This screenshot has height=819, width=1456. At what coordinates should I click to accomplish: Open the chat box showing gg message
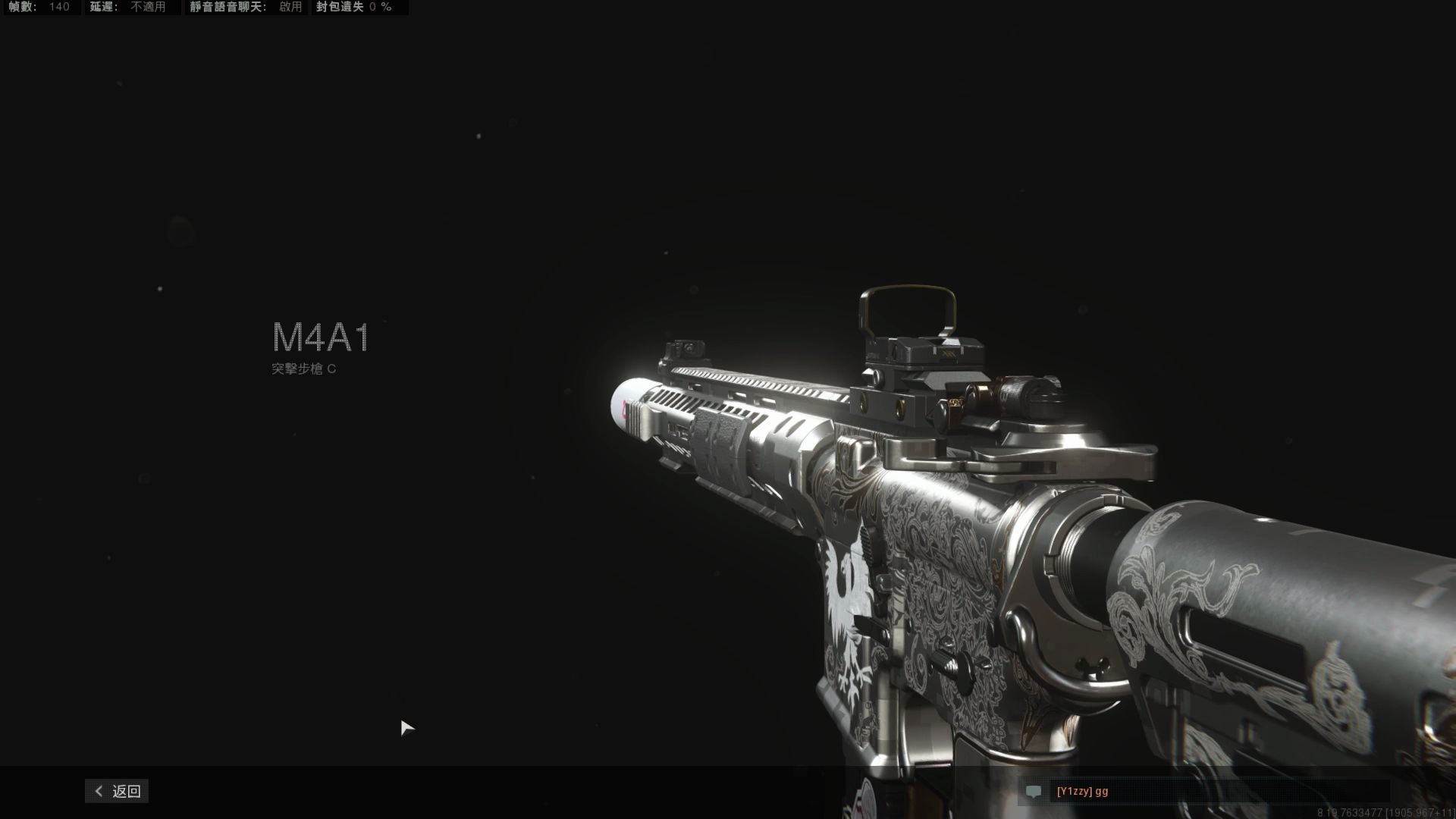(x=1206, y=791)
